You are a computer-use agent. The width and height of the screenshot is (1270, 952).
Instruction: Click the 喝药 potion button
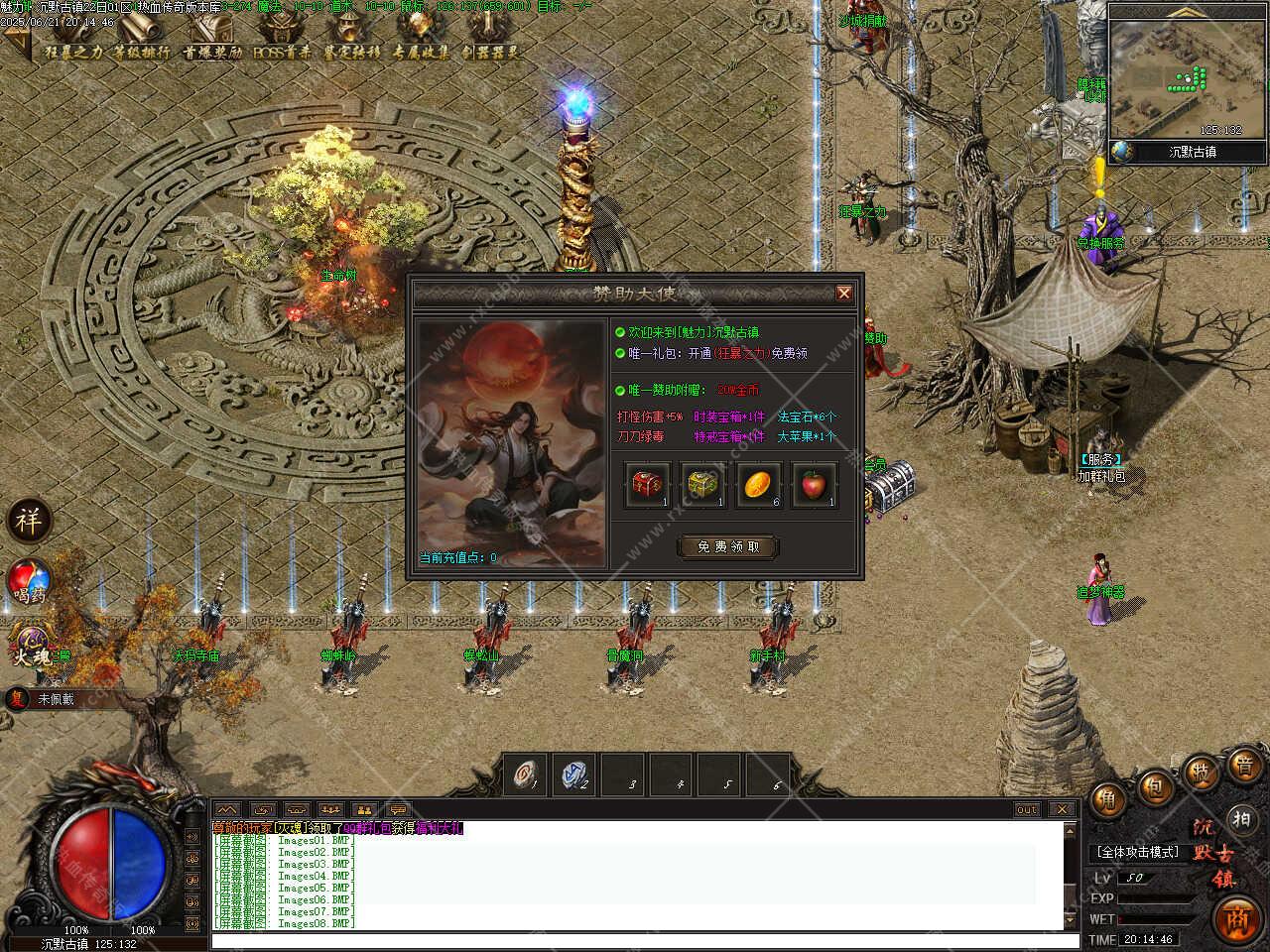pyautogui.click(x=28, y=583)
